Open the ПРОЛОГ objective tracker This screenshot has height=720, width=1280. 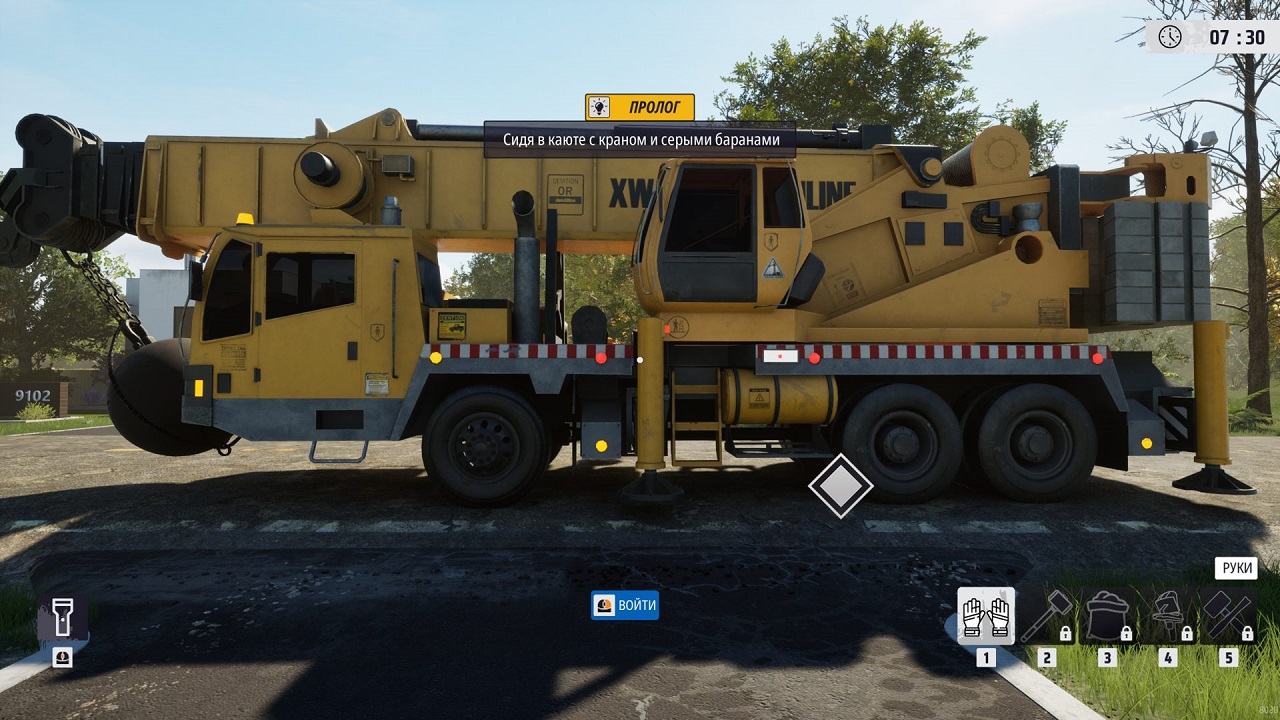[x=640, y=107]
